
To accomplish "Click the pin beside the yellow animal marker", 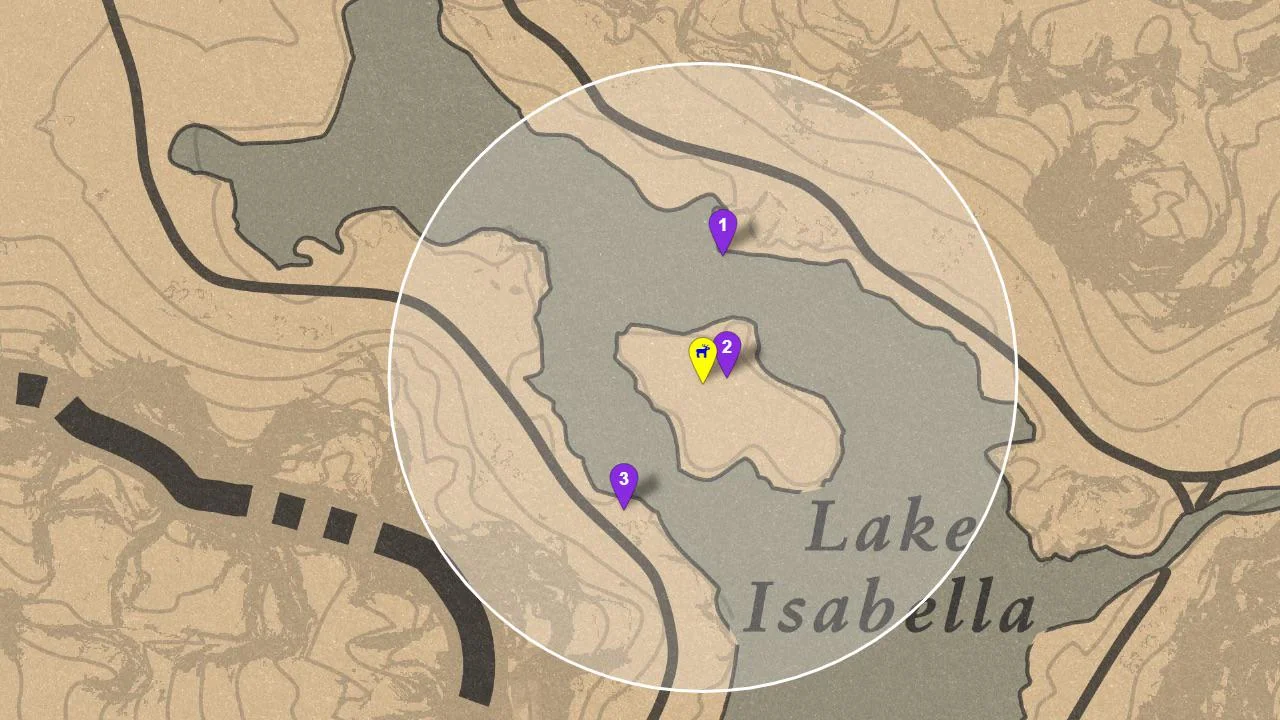I will point(728,350).
